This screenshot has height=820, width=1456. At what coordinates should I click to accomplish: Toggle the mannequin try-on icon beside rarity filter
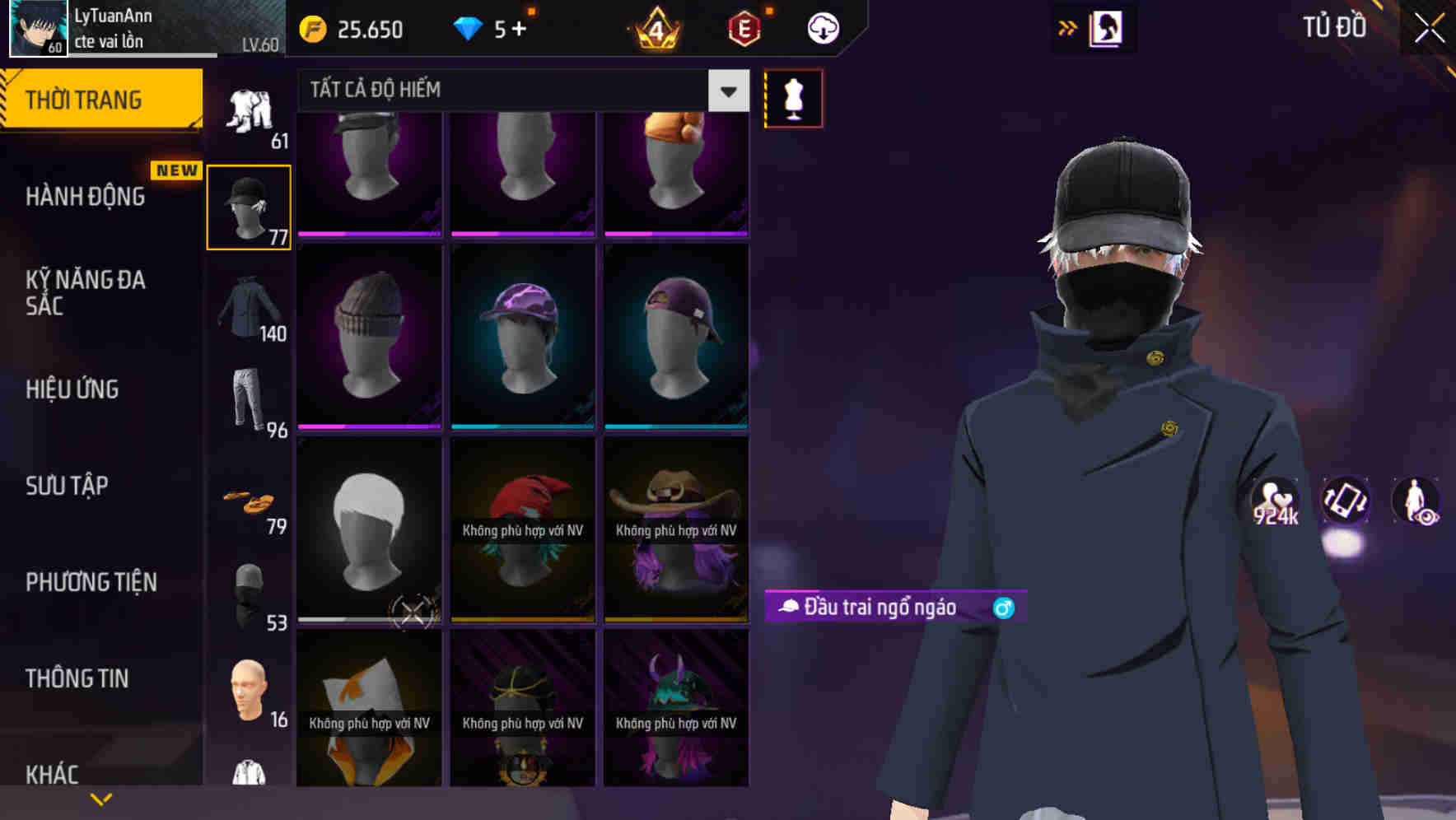793,98
